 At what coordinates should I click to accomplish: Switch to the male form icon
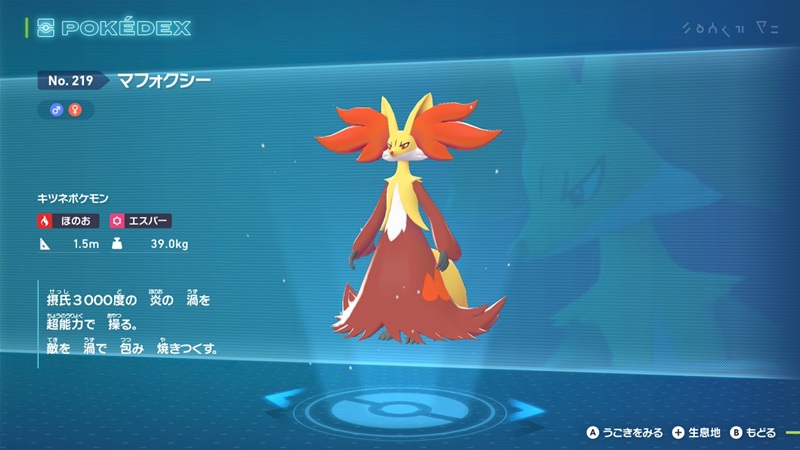pos(56,110)
